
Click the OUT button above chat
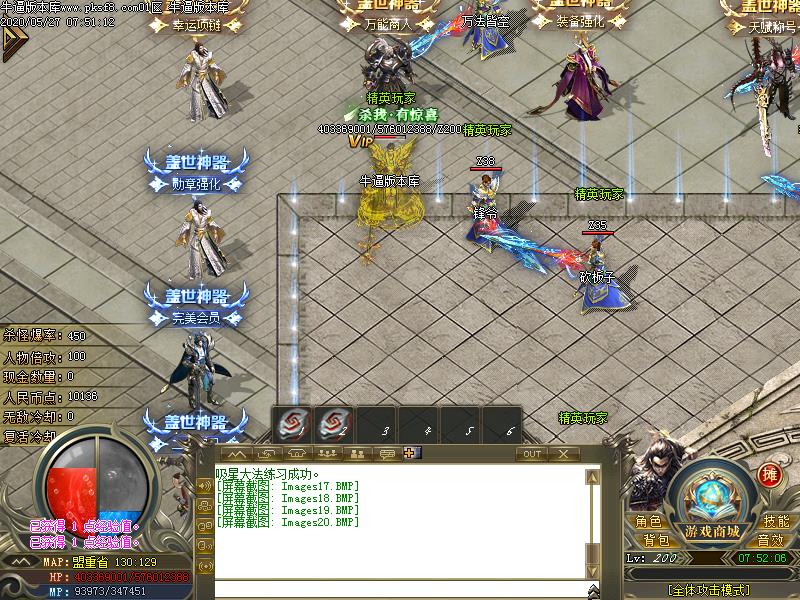(x=531, y=454)
